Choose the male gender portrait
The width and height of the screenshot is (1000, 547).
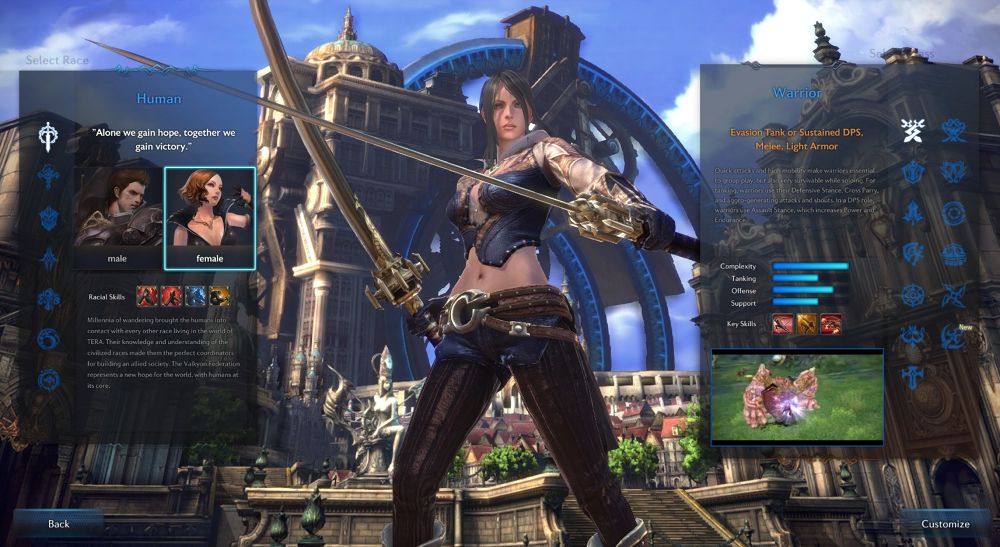pyautogui.click(x=117, y=215)
